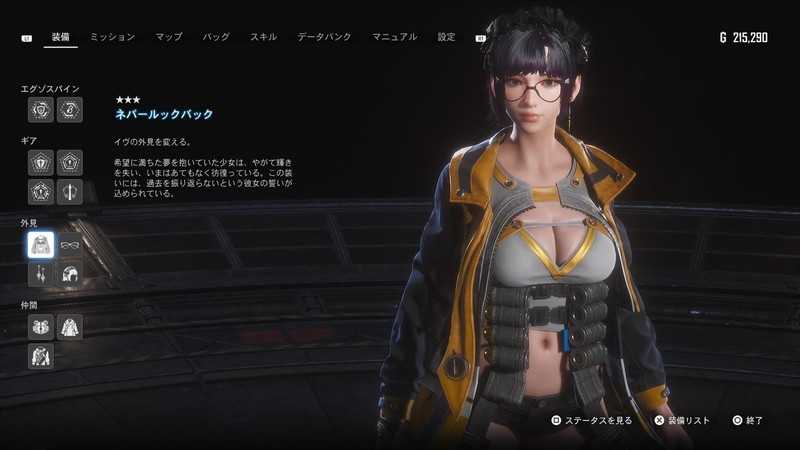Open the 装備リスト equipment list
800x450 pixels.
(x=682, y=421)
